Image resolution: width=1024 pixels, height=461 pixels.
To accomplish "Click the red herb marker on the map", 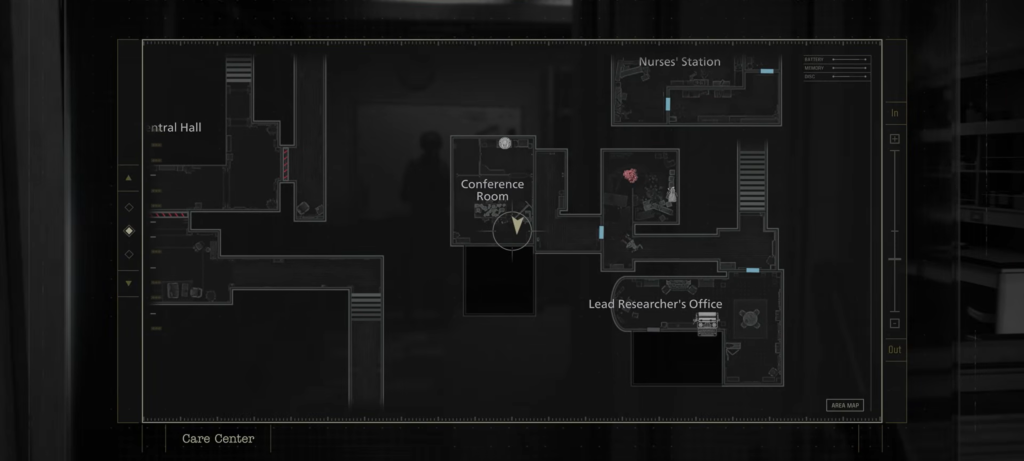I will pos(631,176).
